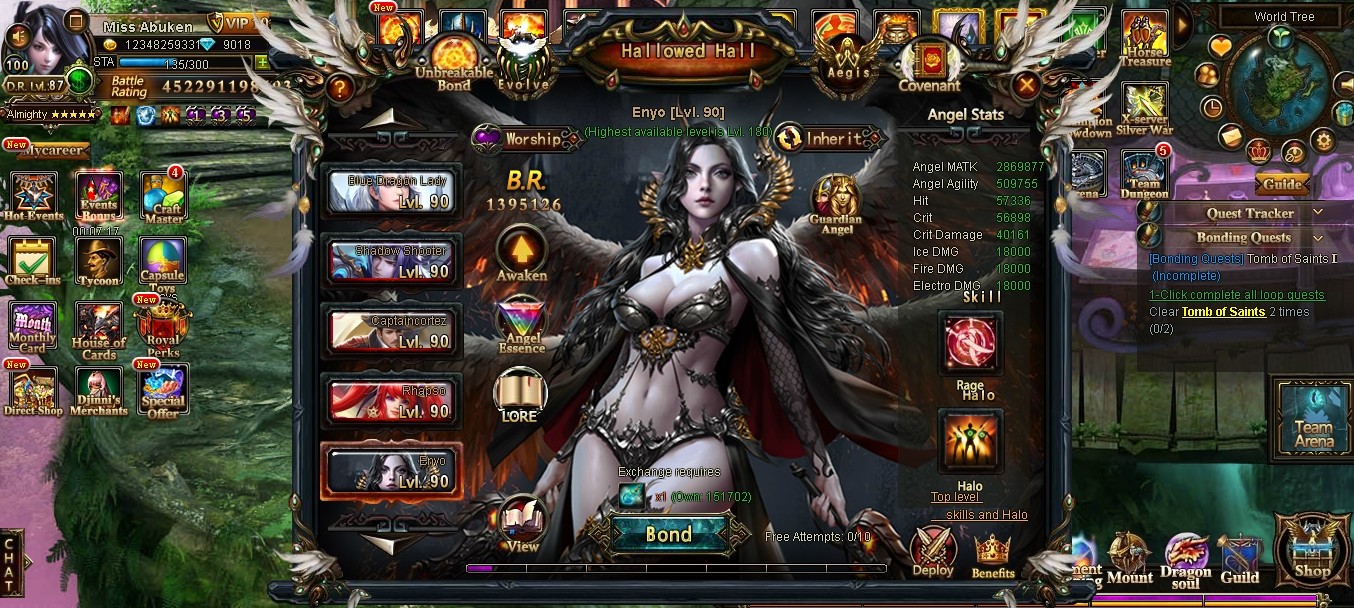Click the Top level skills and Halo link
The image size is (1354, 608).
[x=980, y=506]
